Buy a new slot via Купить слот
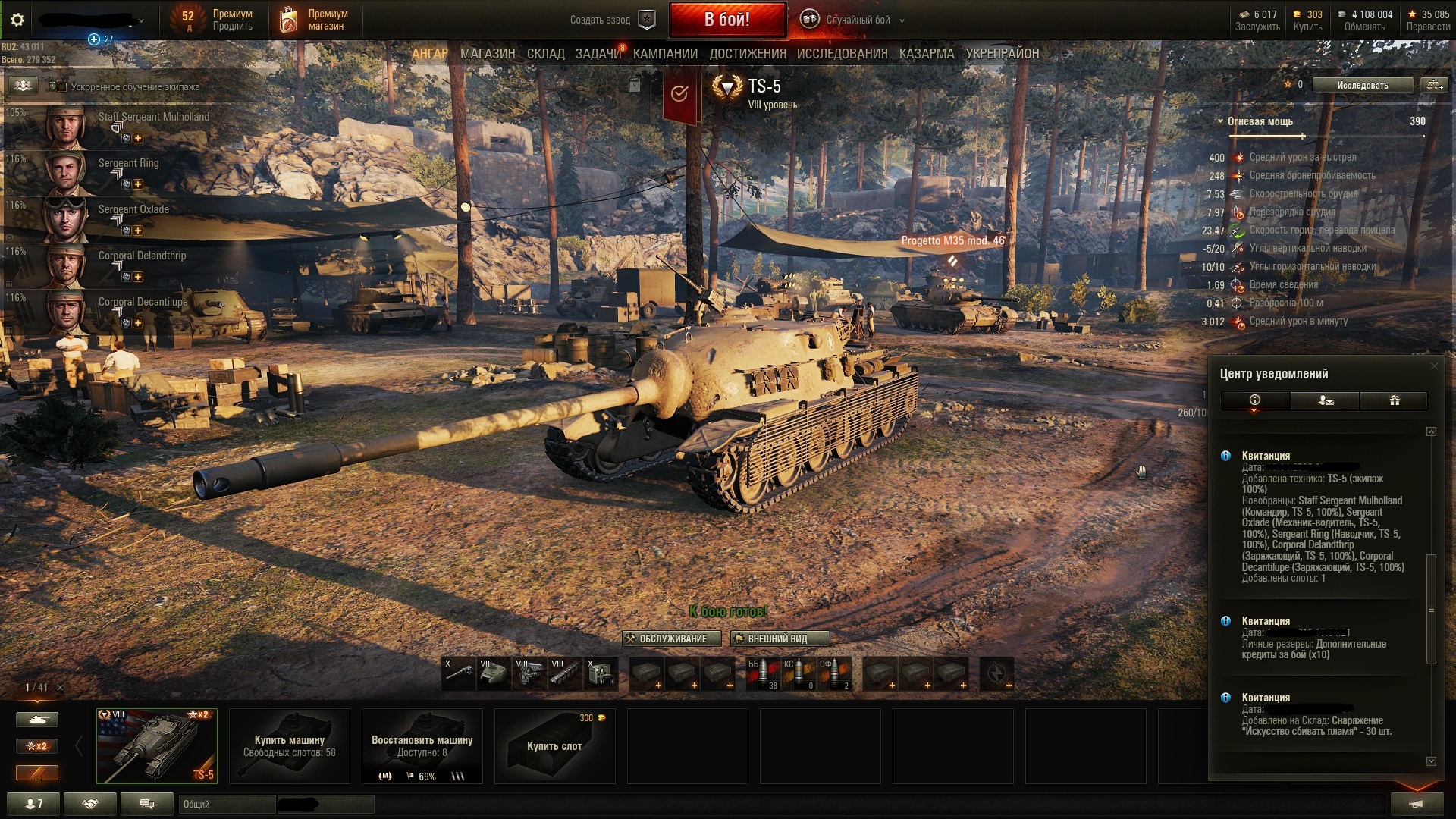1456x819 pixels. coord(554,746)
